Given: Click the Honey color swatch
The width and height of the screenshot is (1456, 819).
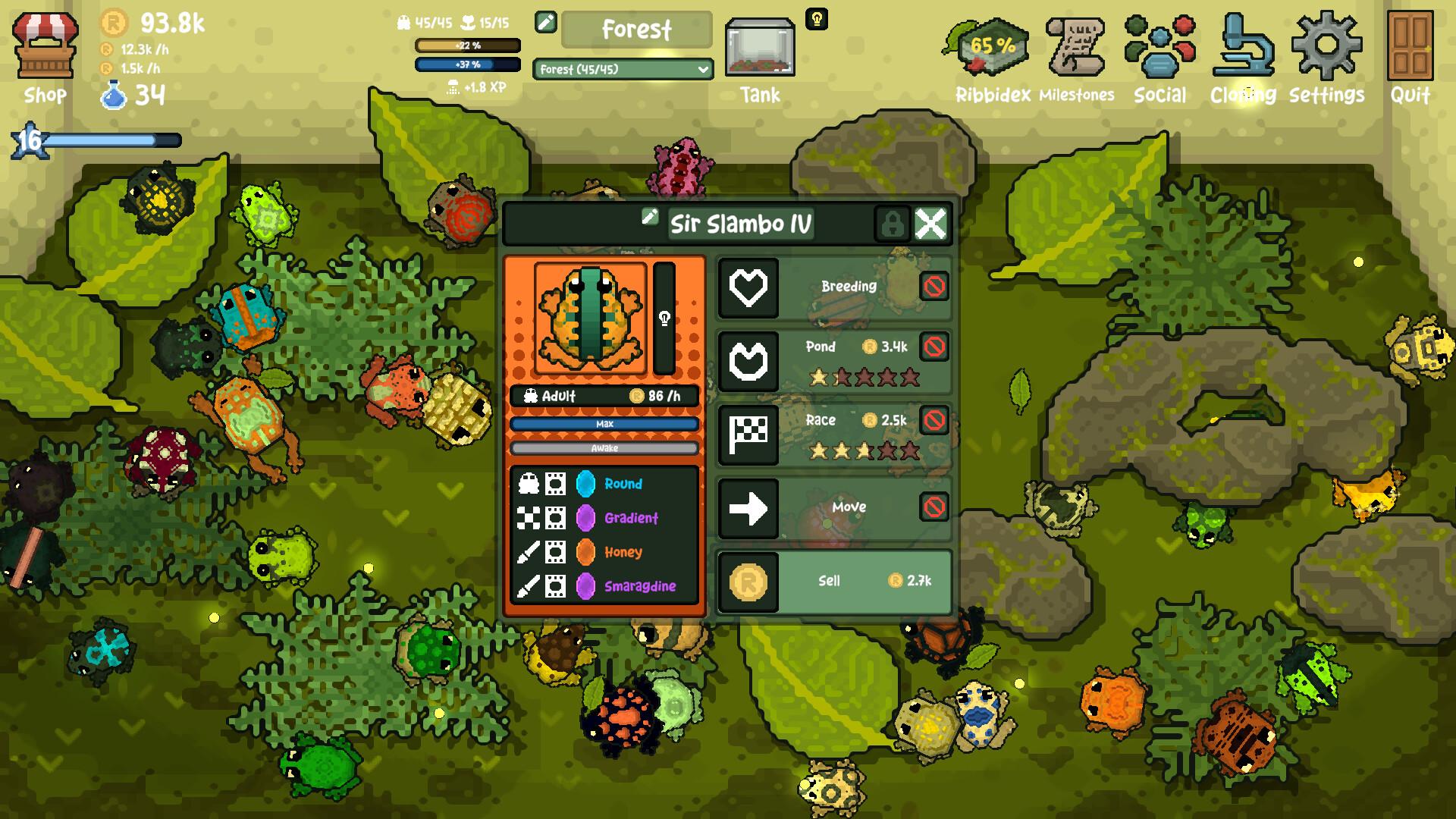Looking at the screenshot, I should coord(585,553).
